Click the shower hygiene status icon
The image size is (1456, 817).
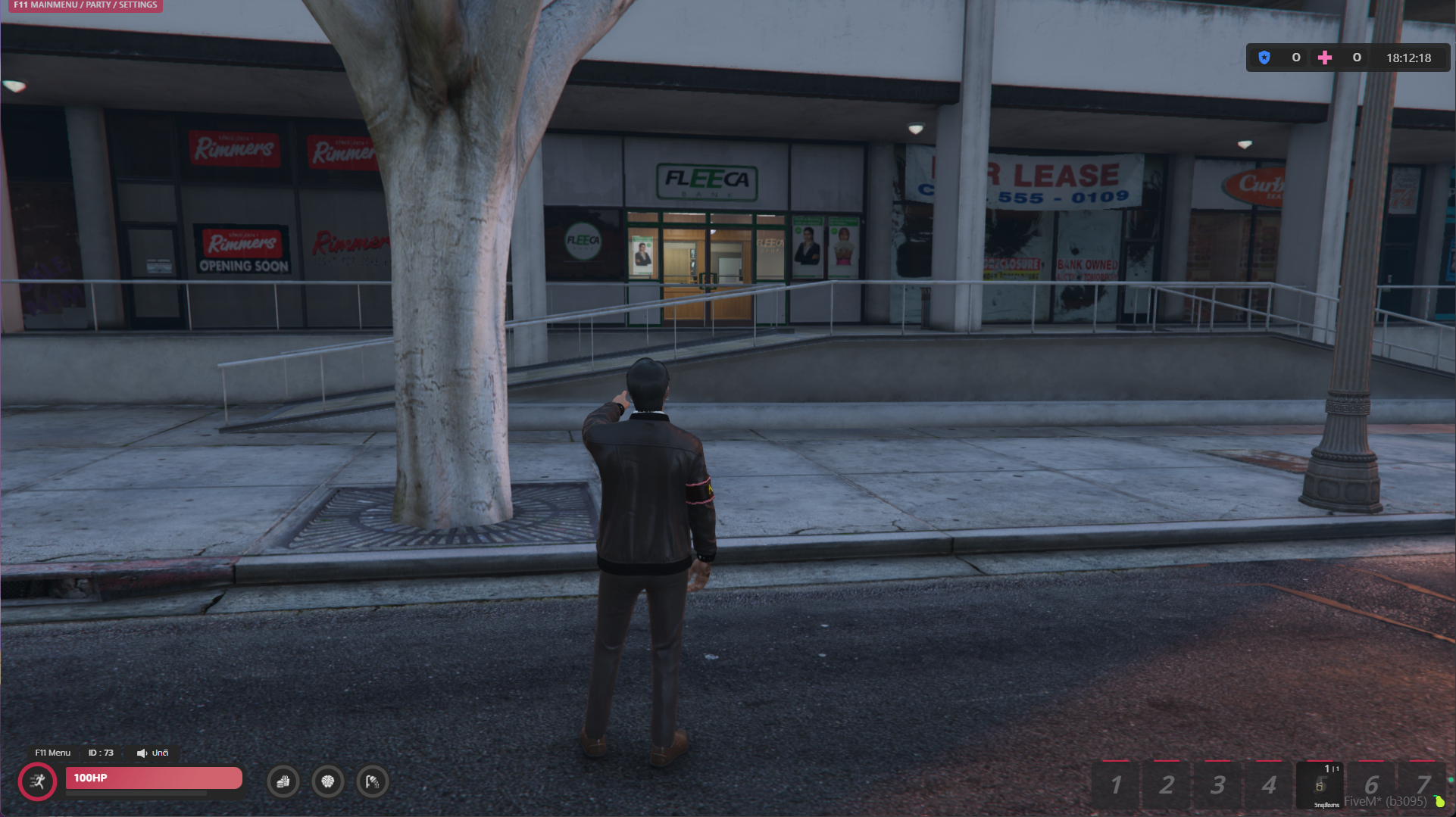pyautogui.click(x=372, y=781)
